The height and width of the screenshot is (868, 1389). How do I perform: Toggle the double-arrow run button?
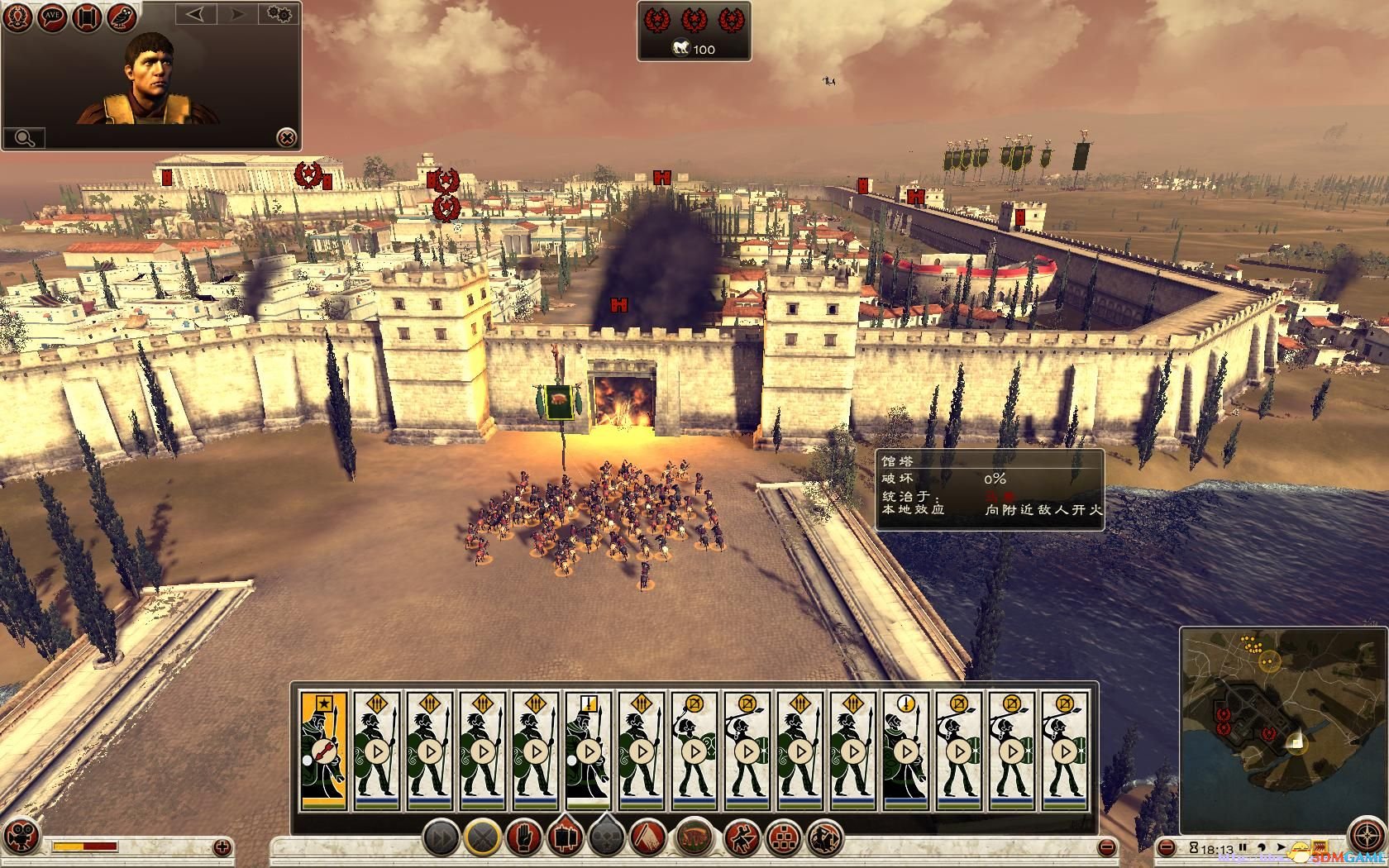click(x=442, y=838)
